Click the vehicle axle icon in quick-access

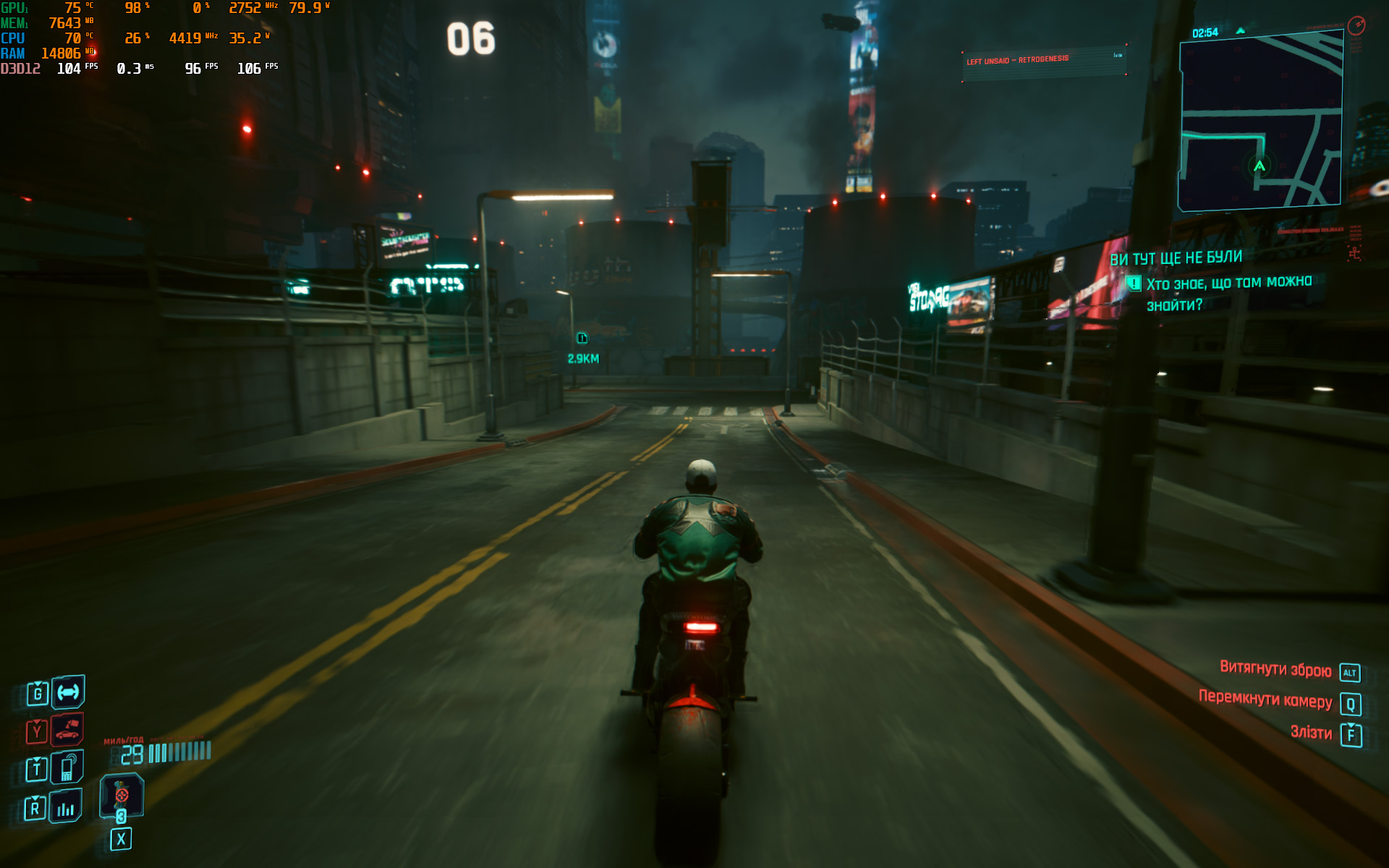point(68,692)
